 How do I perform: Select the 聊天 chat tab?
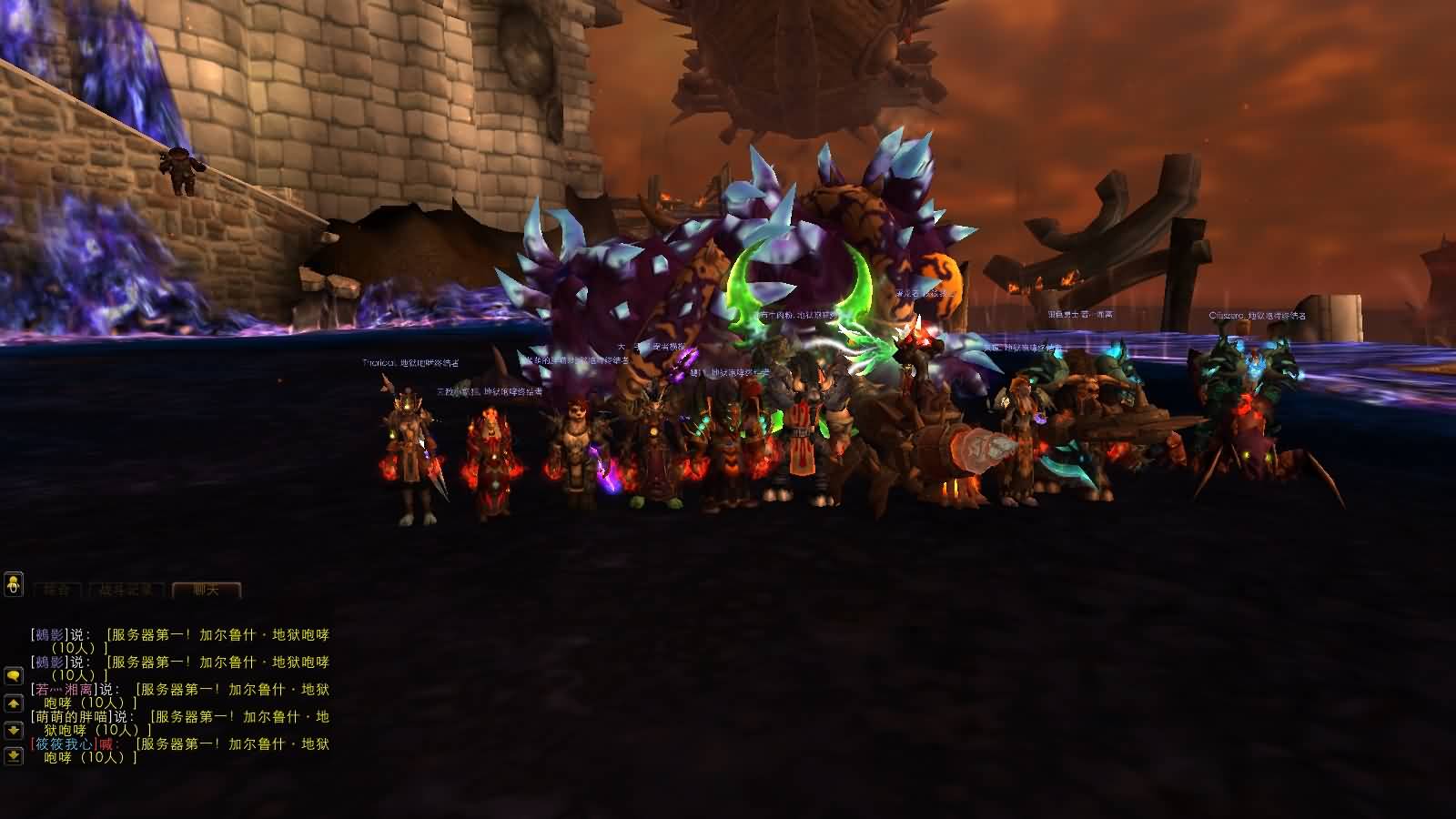(x=207, y=591)
